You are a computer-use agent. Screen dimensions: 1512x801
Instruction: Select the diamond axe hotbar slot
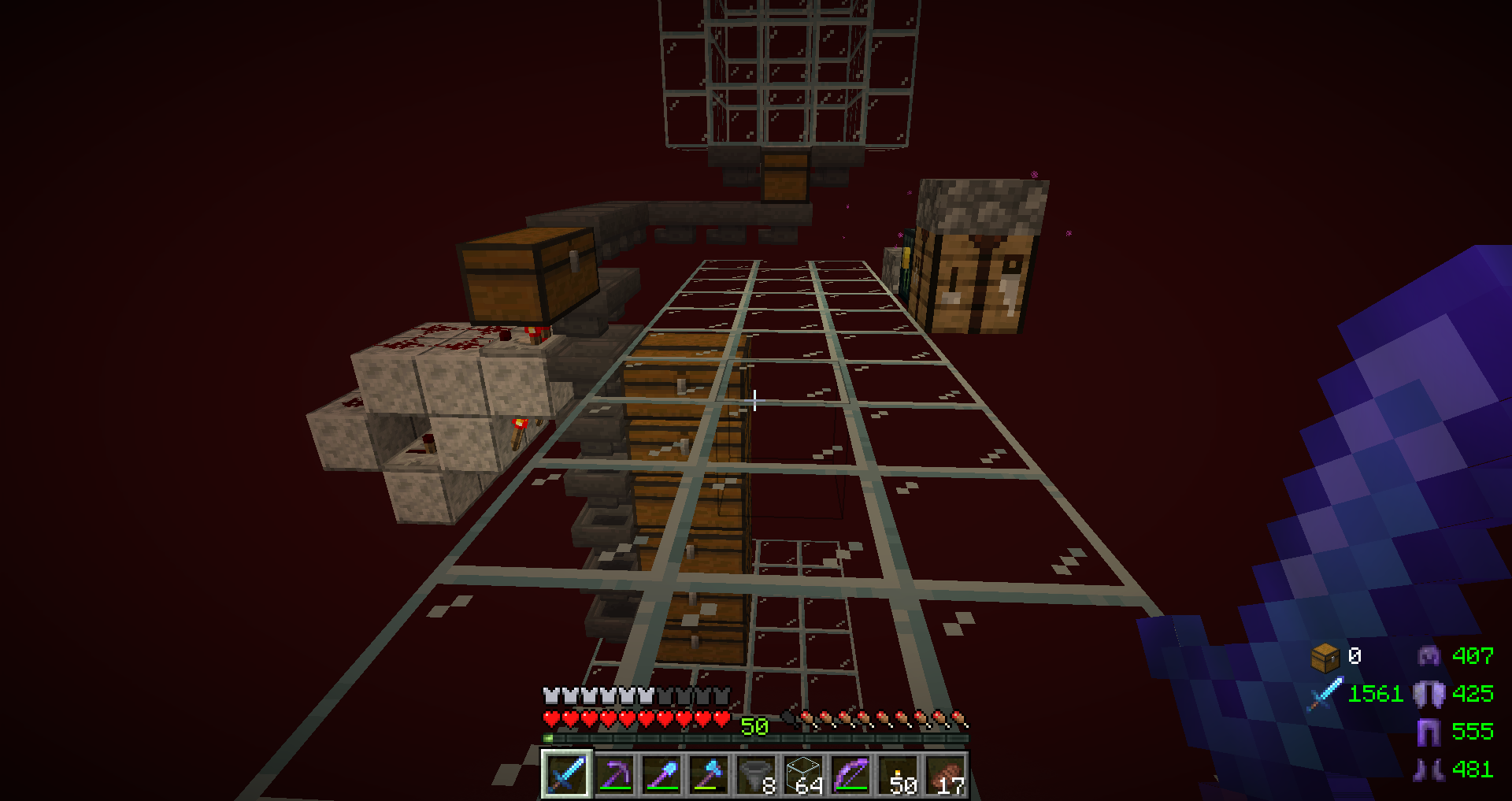(709, 774)
